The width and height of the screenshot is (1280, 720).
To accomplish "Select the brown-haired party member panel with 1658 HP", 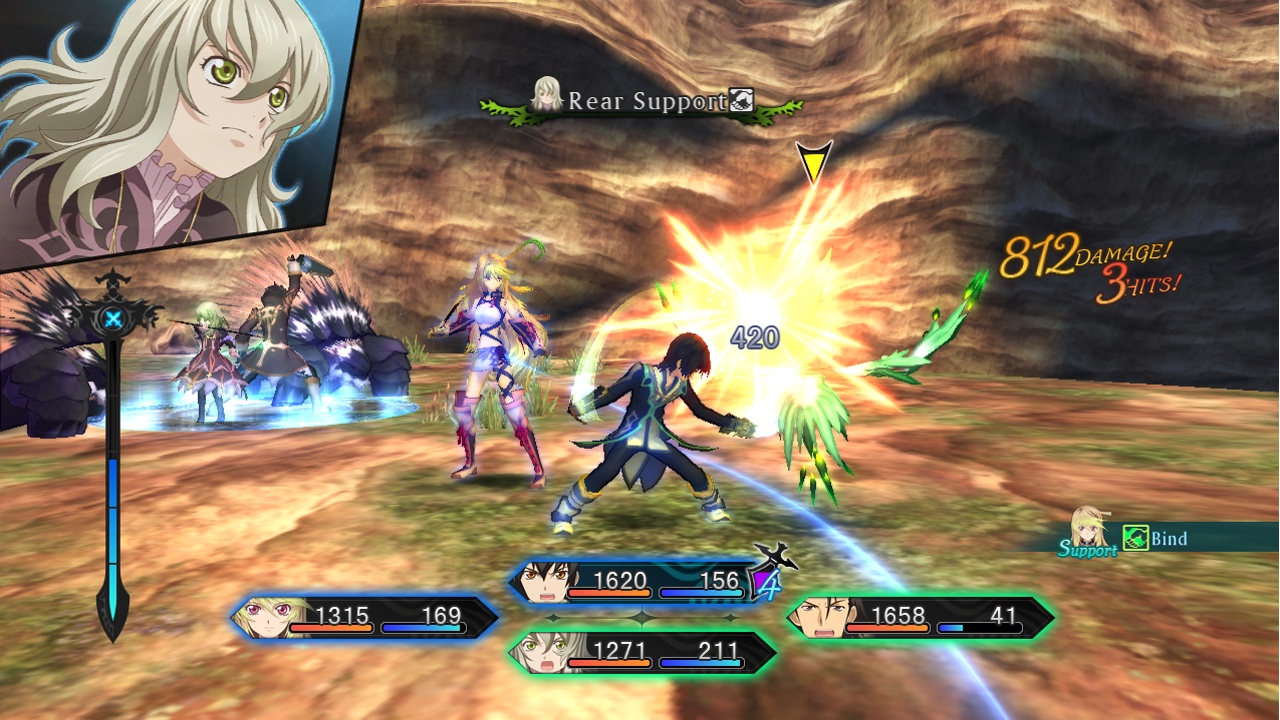I will click(x=920, y=617).
